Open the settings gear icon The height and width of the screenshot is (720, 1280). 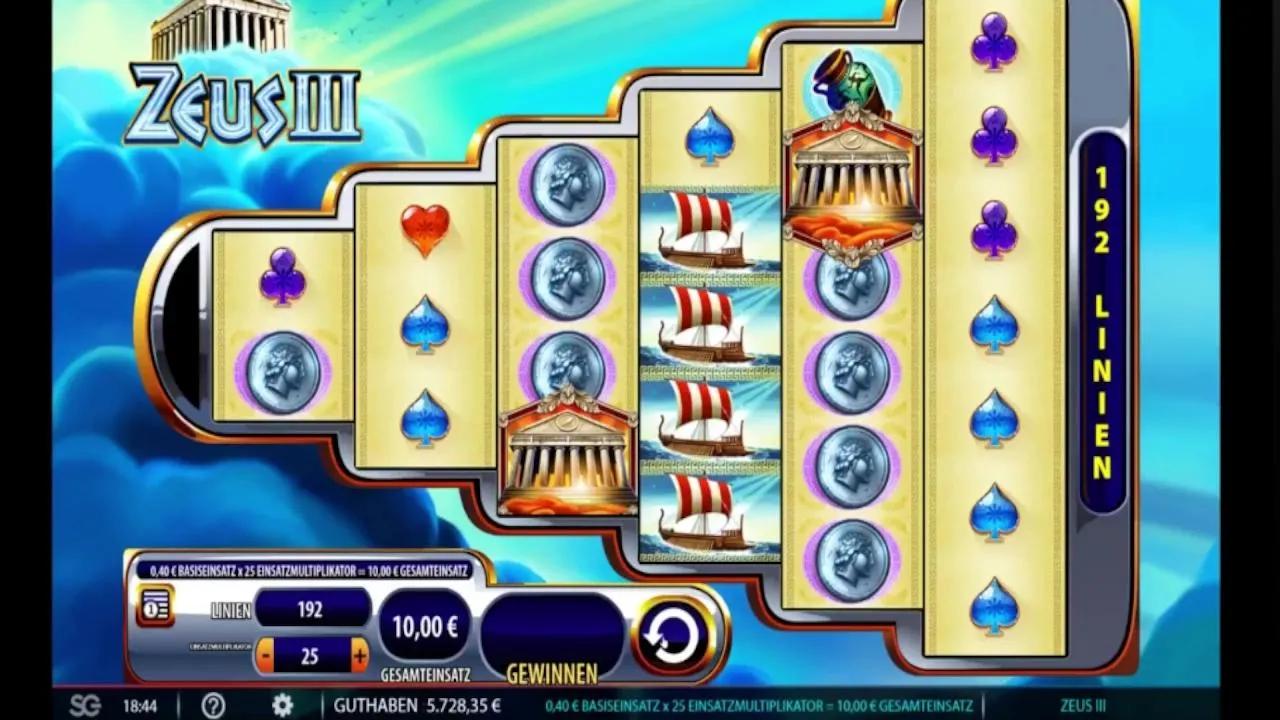[x=283, y=705]
